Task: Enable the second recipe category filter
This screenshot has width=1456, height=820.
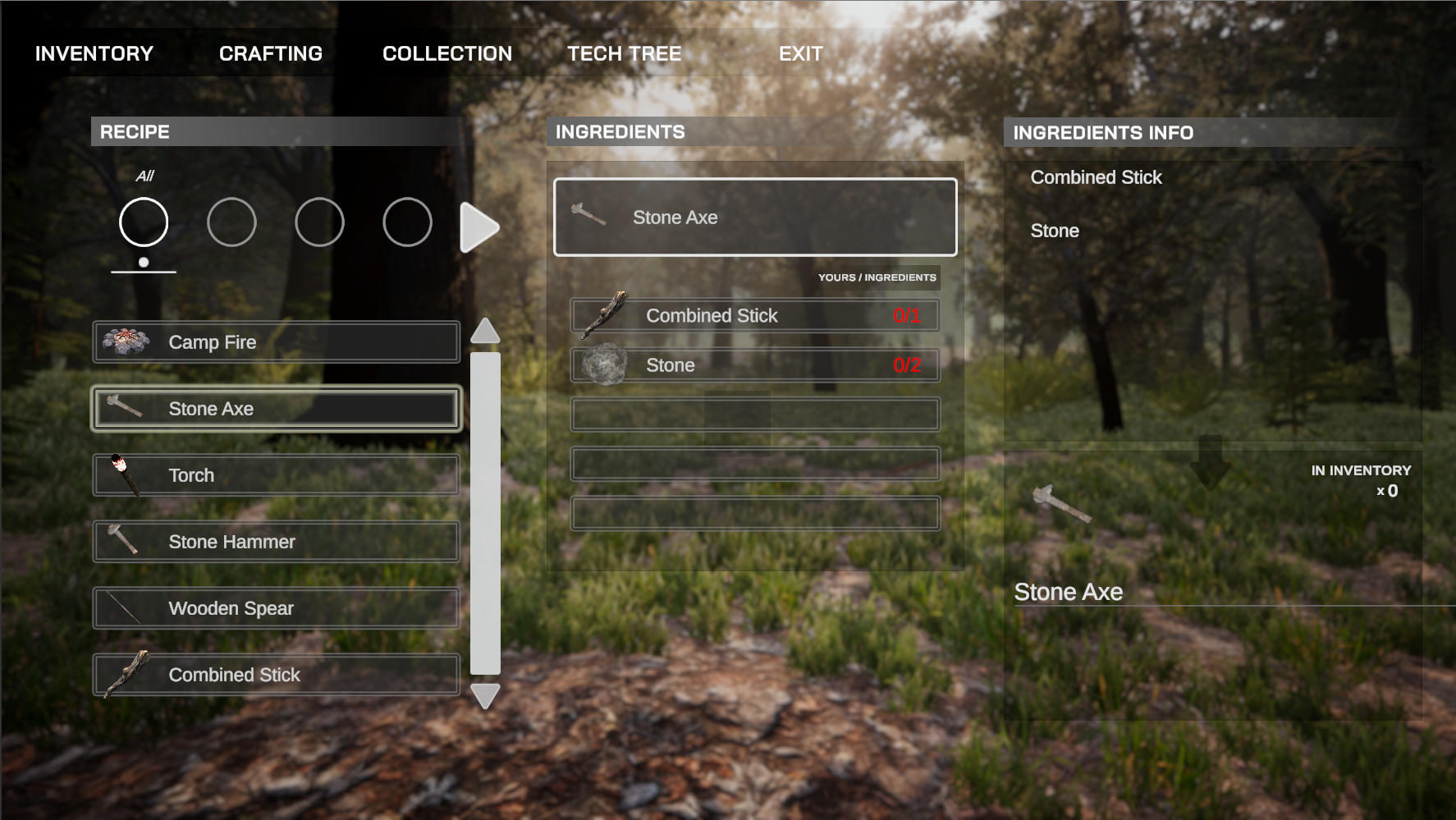Action: pos(231,222)
